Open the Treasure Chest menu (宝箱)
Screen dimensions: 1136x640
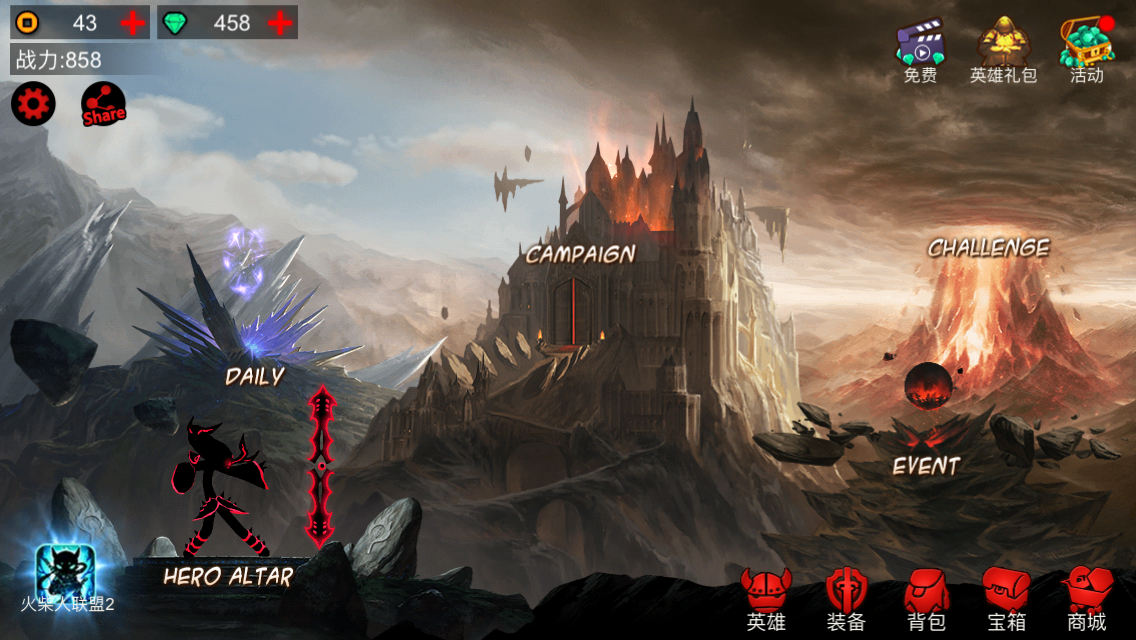pyautogui.click(x=1006, y=600)
